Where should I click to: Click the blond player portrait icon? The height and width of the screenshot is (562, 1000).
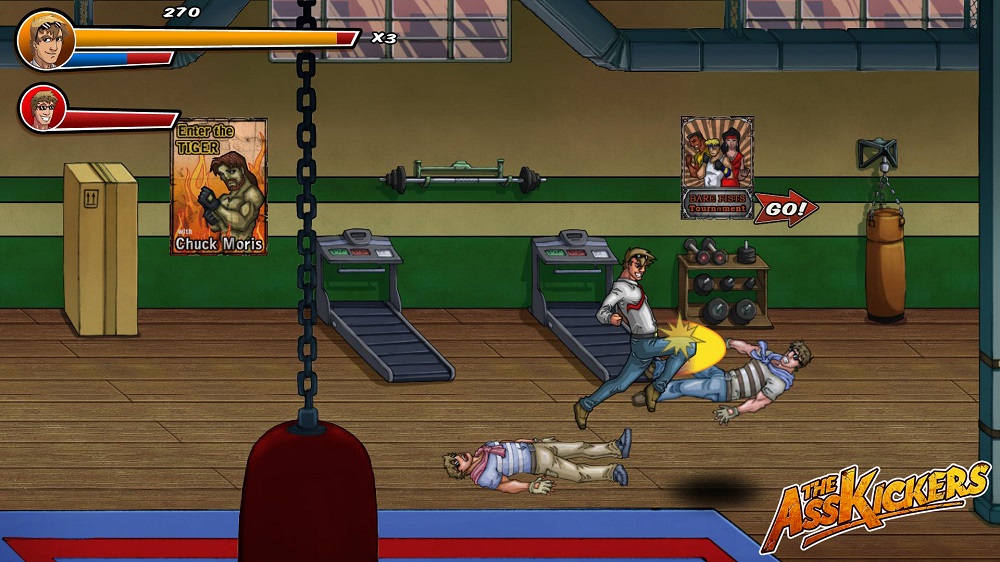46,40
